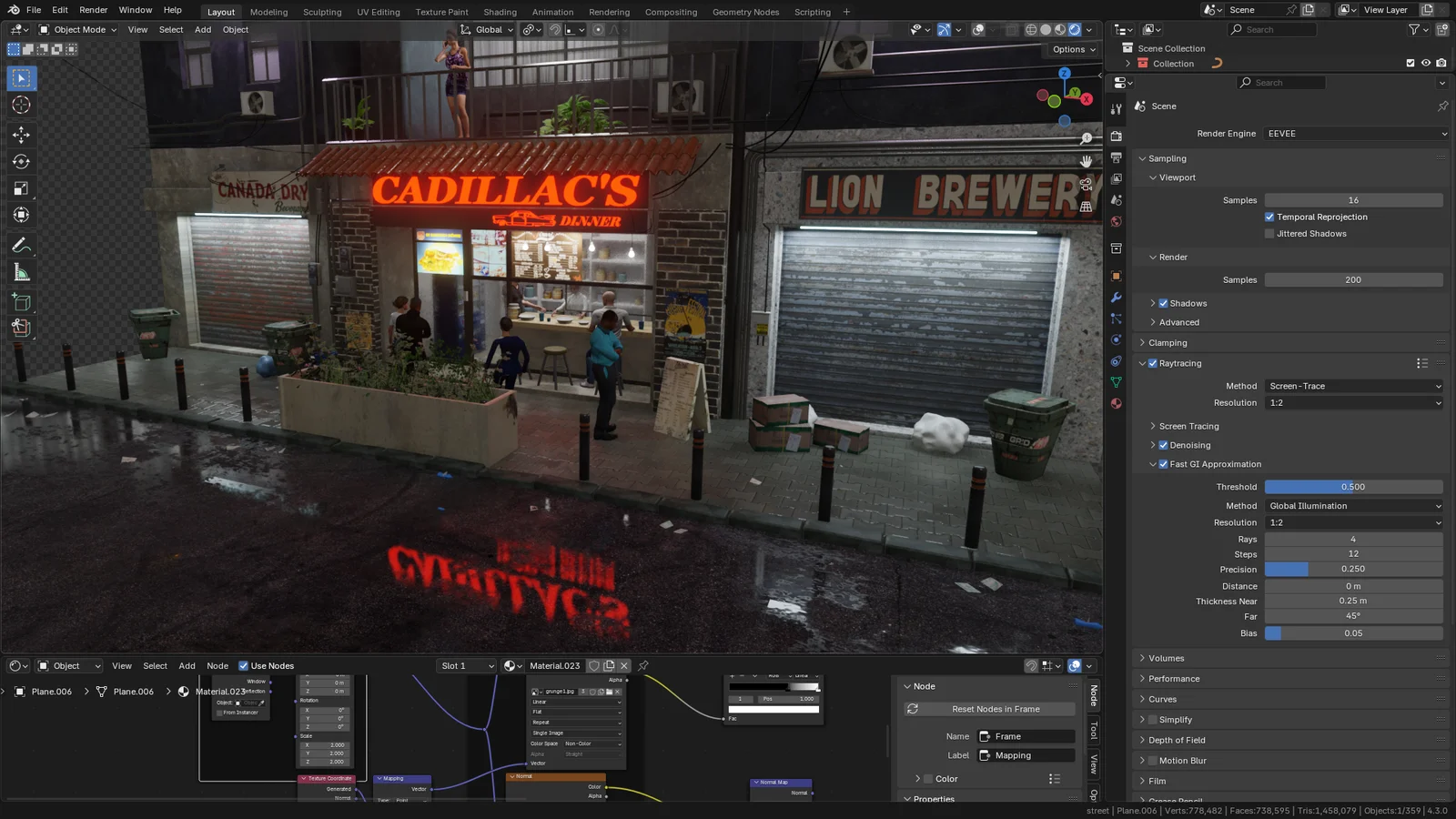Toggle the Jittered Shadows checkbox
The height and width of the screenshot is (819, 1456).
click(1270, 233)
